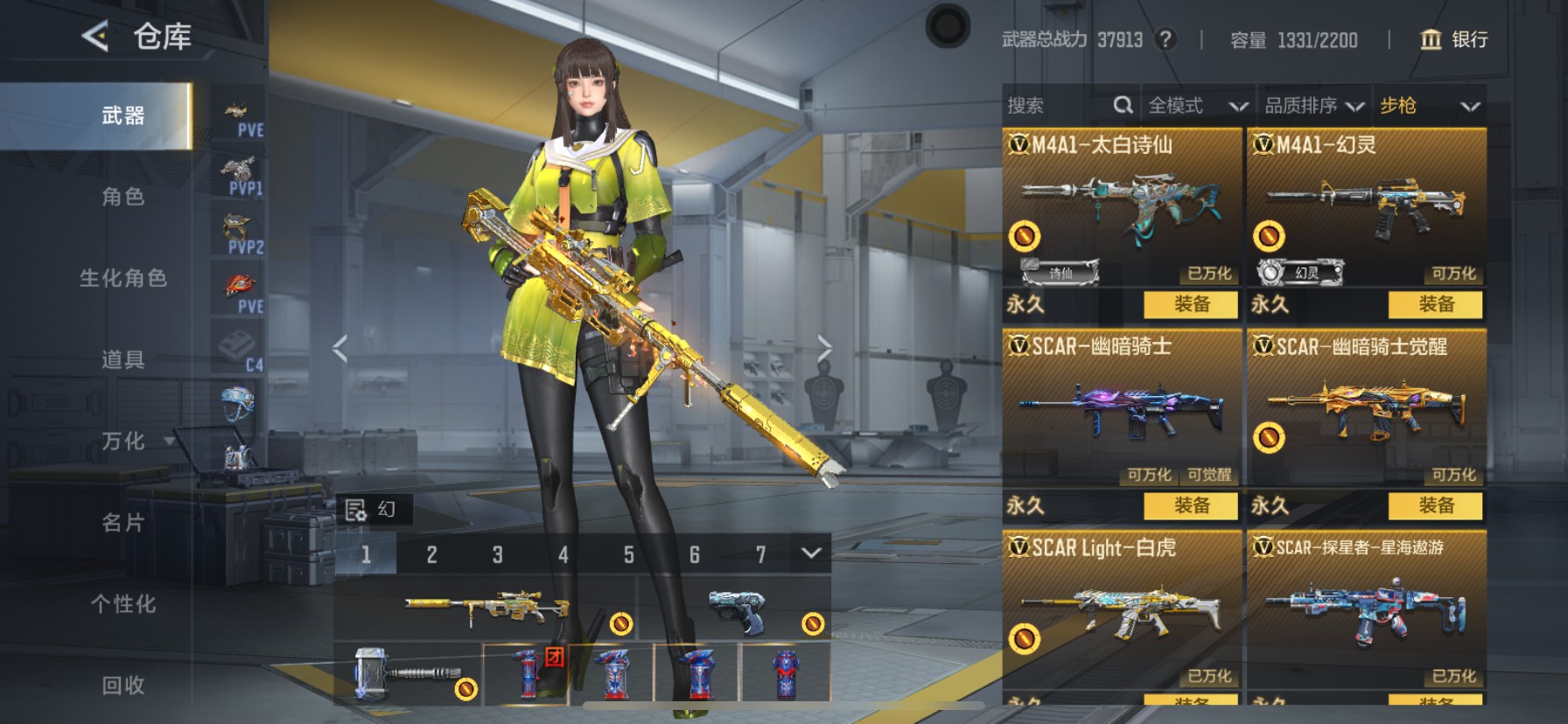
Task: Equip the M4A1-太白诗仙 rifle
Action: tap(1191, 304)
